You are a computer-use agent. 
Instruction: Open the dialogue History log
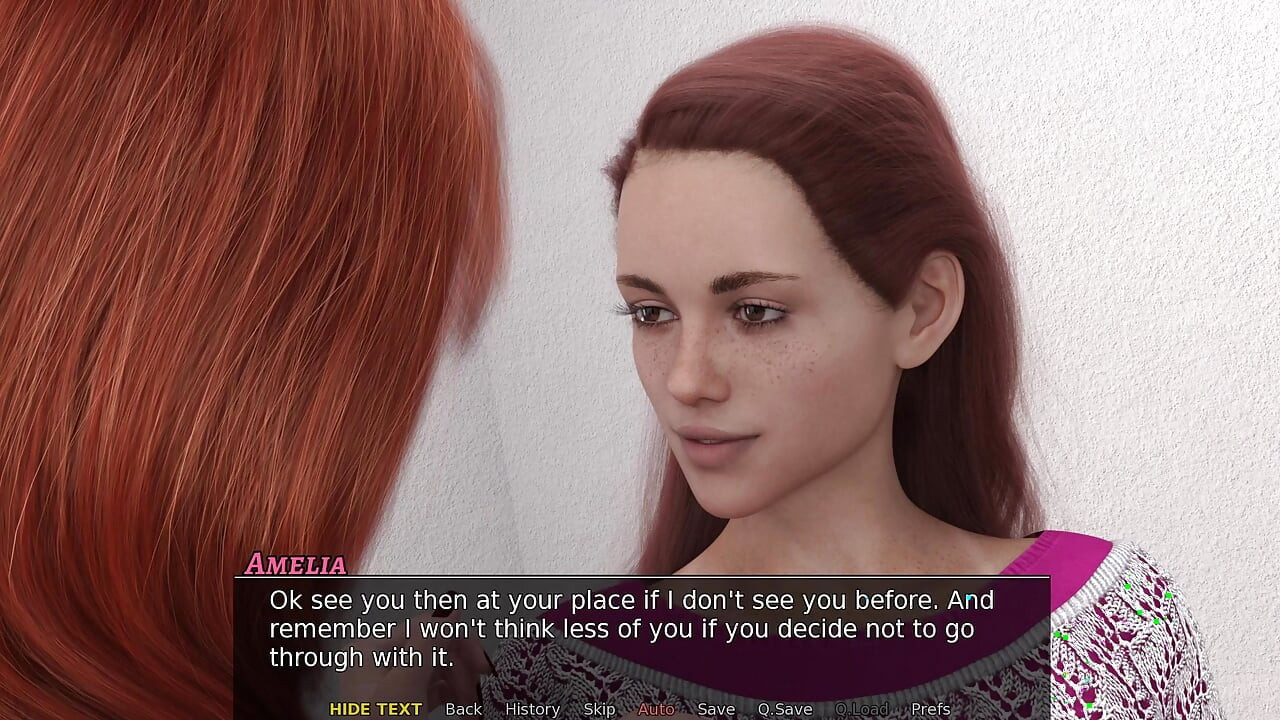(x=532, y=709)
